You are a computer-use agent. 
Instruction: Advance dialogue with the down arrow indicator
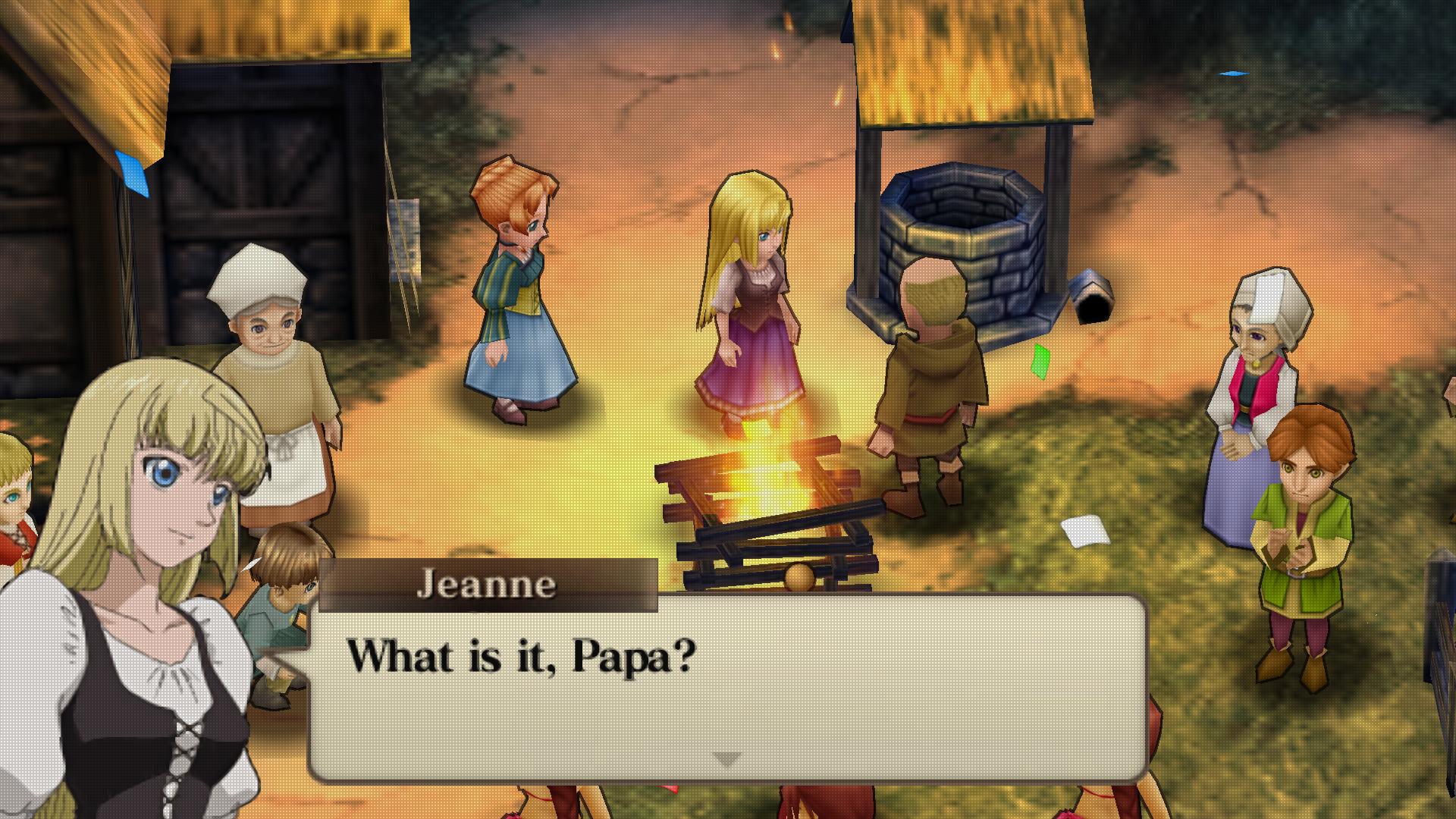[x=727, y=758]
